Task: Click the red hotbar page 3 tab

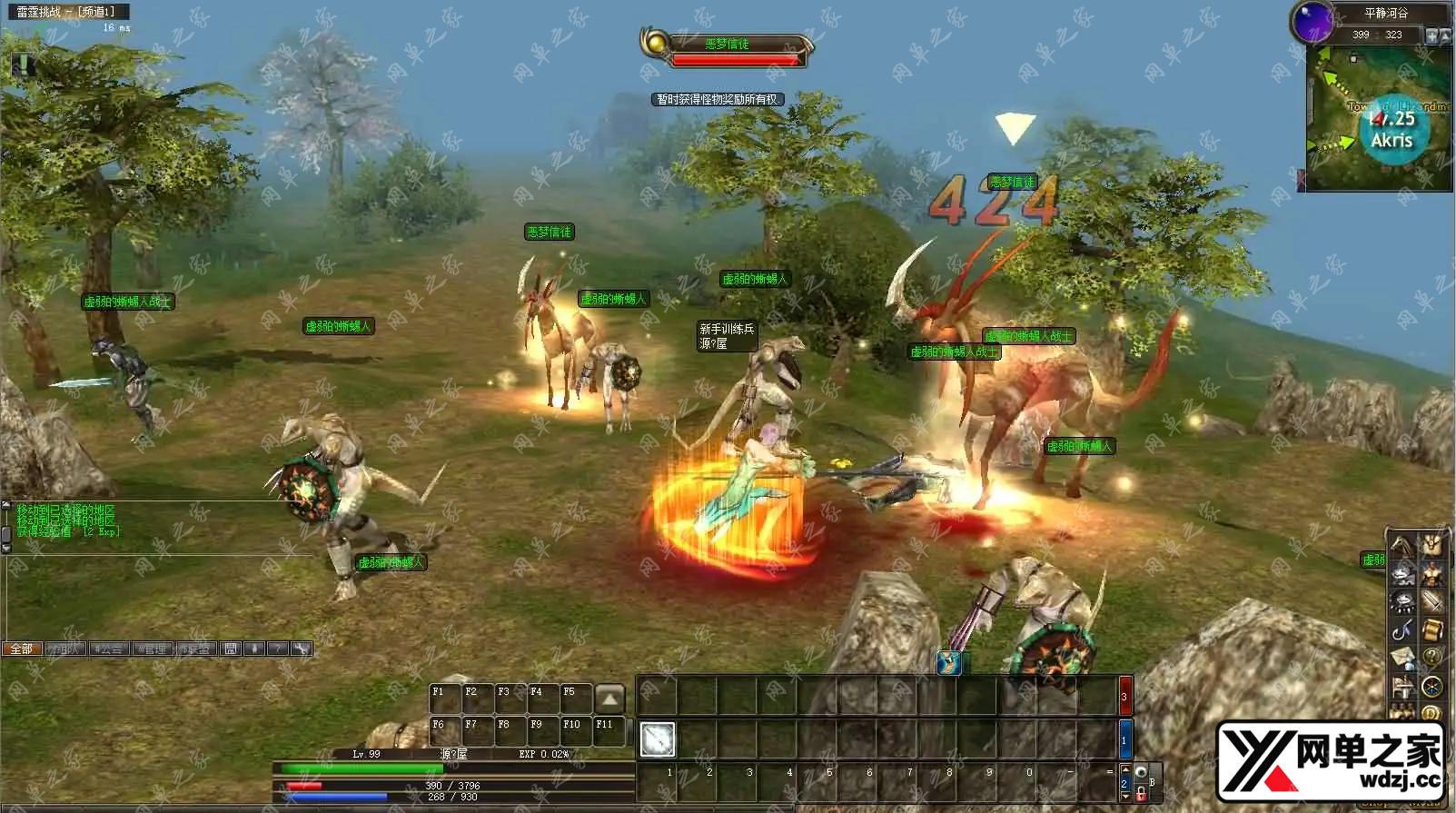Action: (x=1124, y=697)
